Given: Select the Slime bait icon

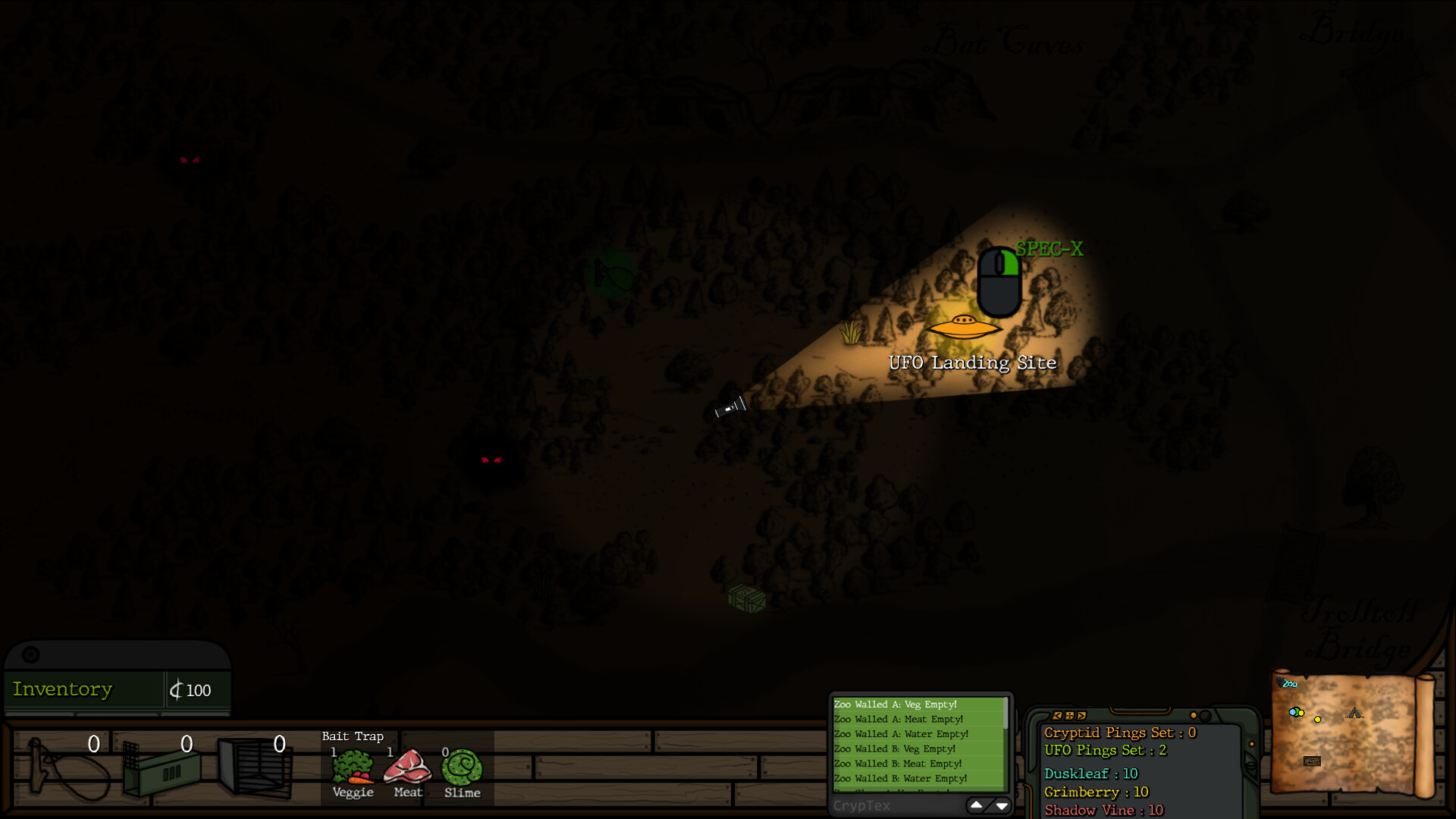Looking at the screenshot, I should 461,767.
